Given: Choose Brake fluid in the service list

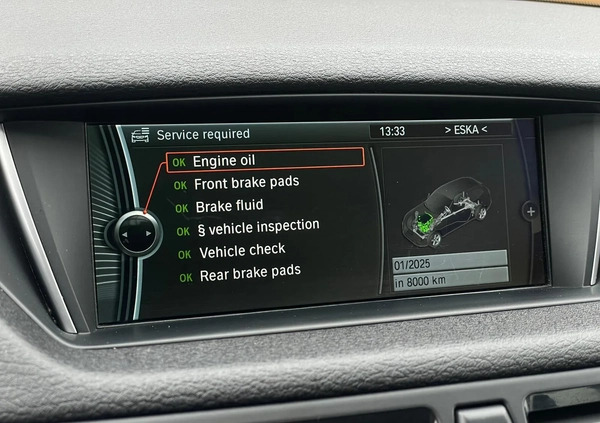Looking at the screenshot, I should (229, 206).
